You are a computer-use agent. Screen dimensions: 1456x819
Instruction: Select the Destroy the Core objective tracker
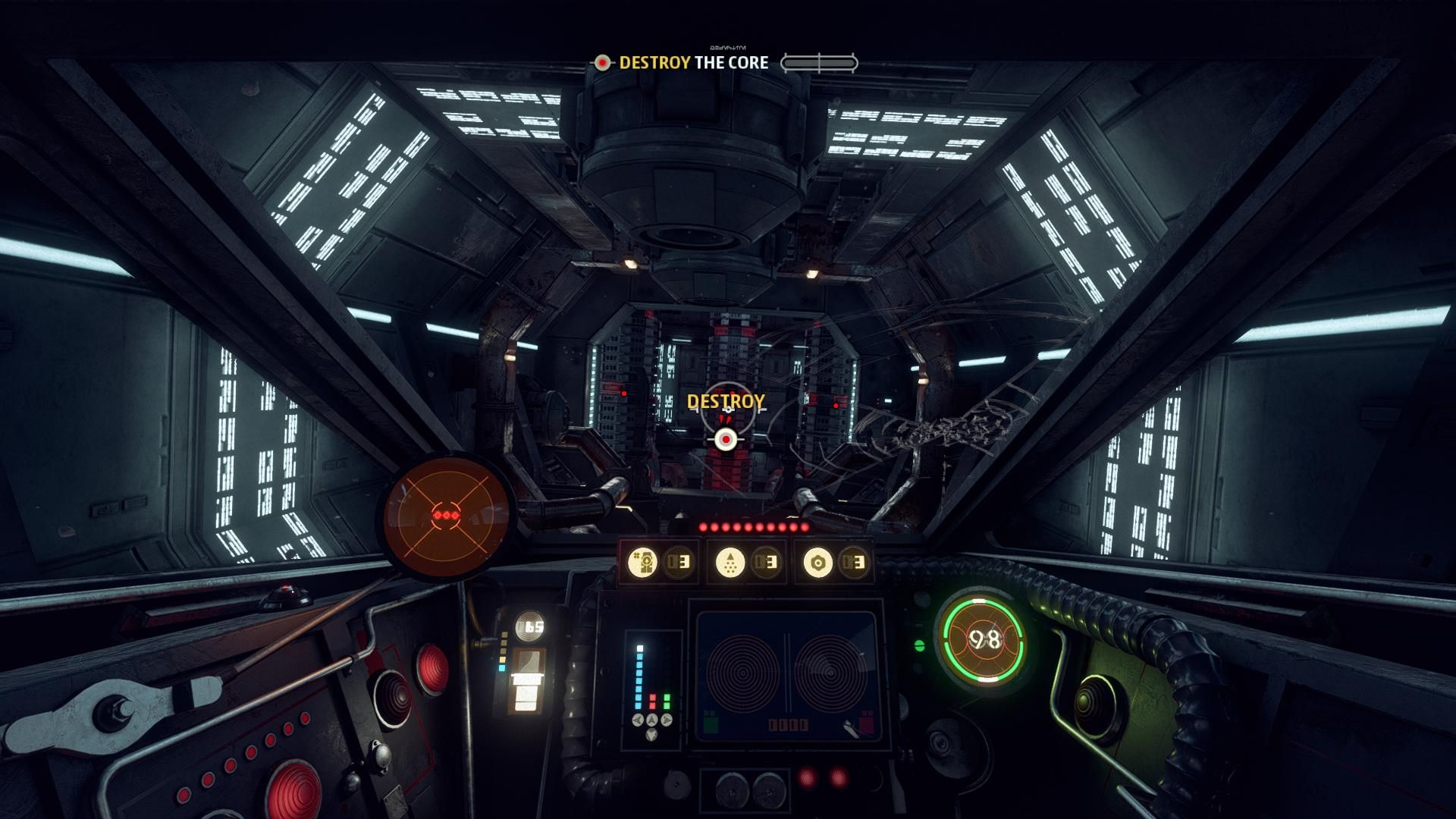[692, 63]
